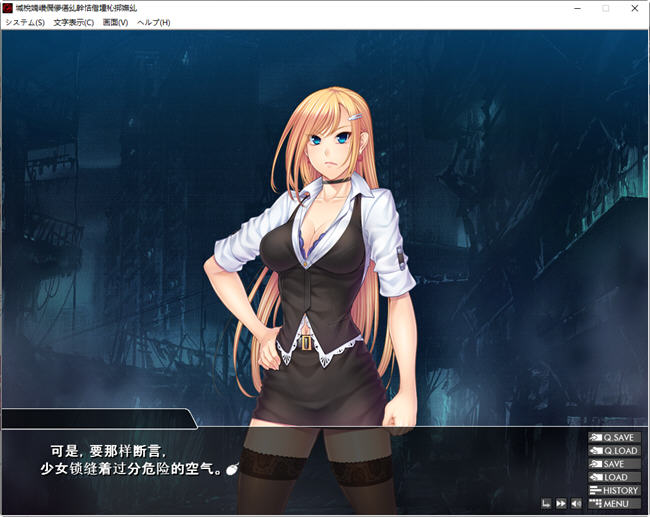This screenshot has height=517, width=650.
Task: Open the システム(S) menu
Action: (x=25, y=22)
